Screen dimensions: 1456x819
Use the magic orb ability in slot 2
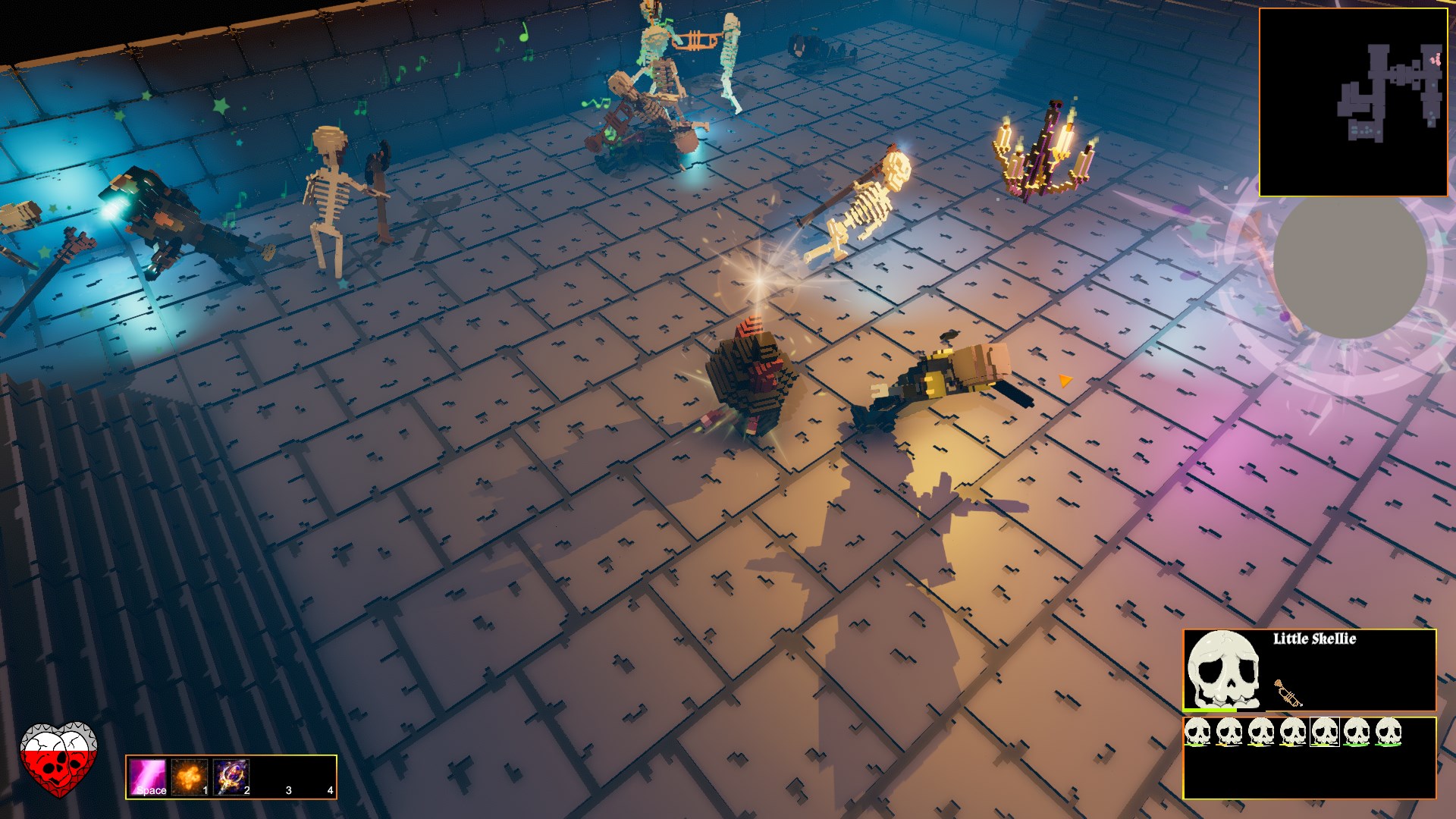[x=231, y=777]
